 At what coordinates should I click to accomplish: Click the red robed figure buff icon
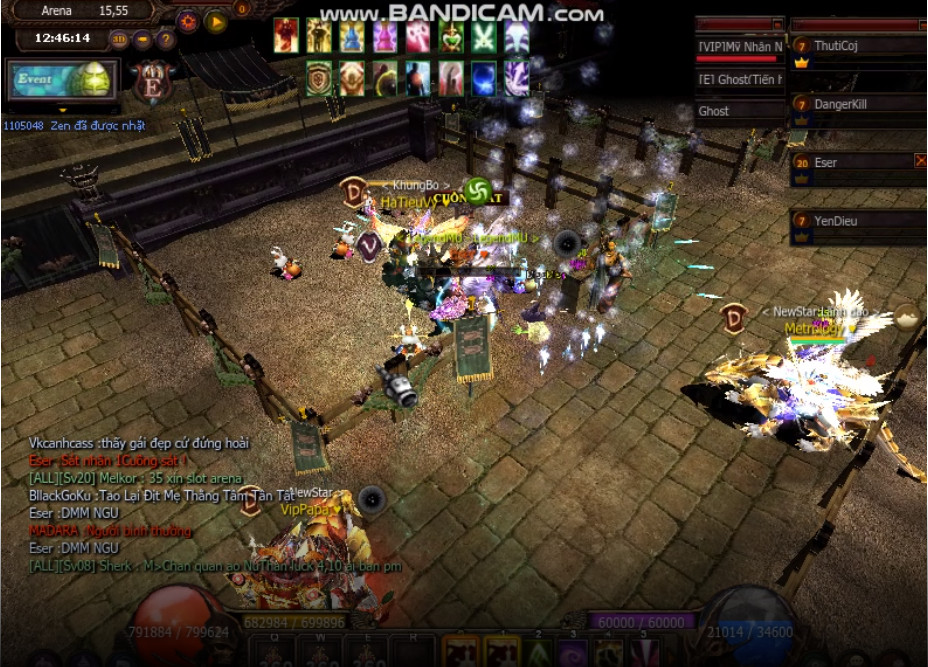coord(286,35)
